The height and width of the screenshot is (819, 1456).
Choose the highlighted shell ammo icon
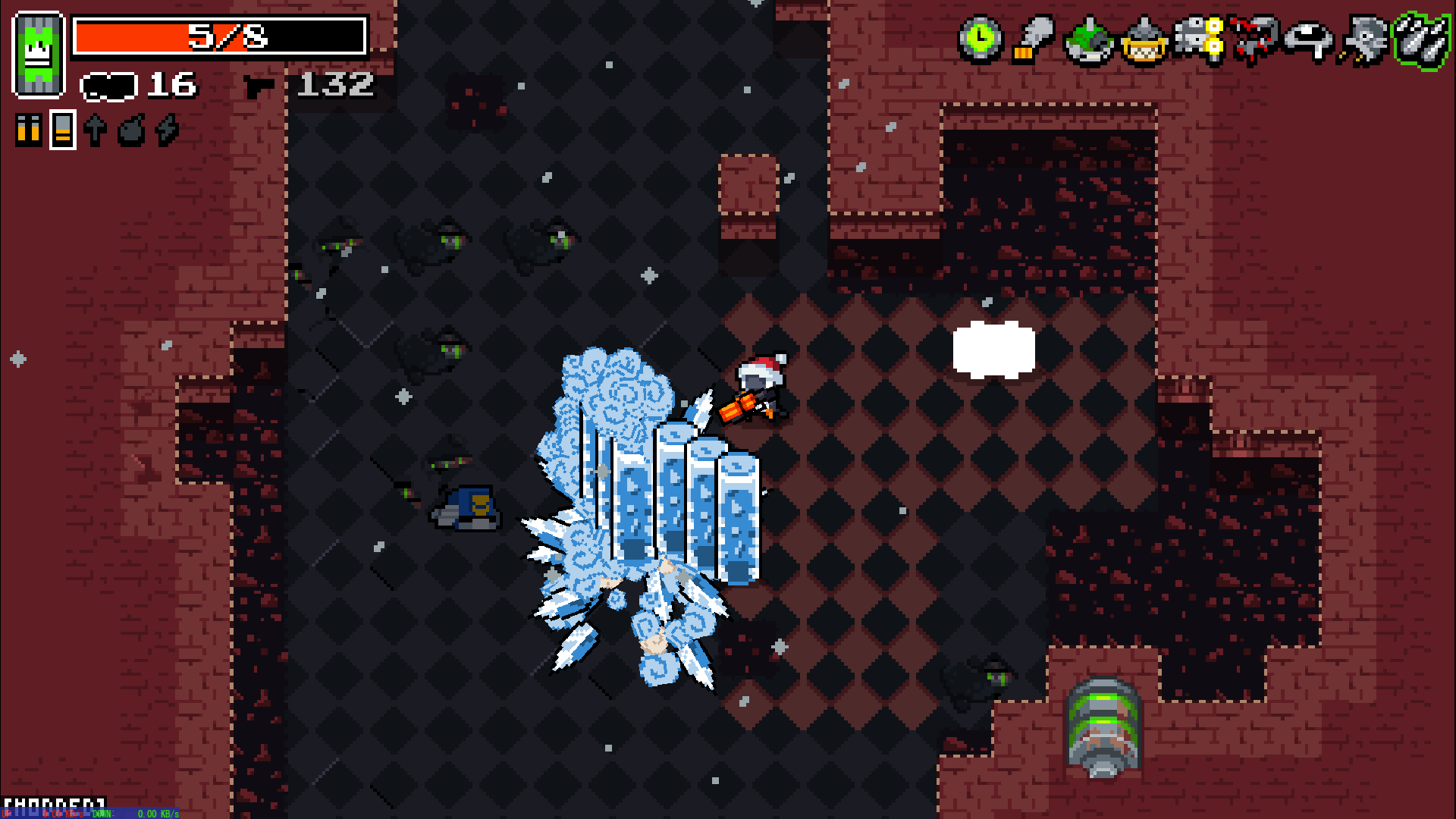click(x=63, y=130)
